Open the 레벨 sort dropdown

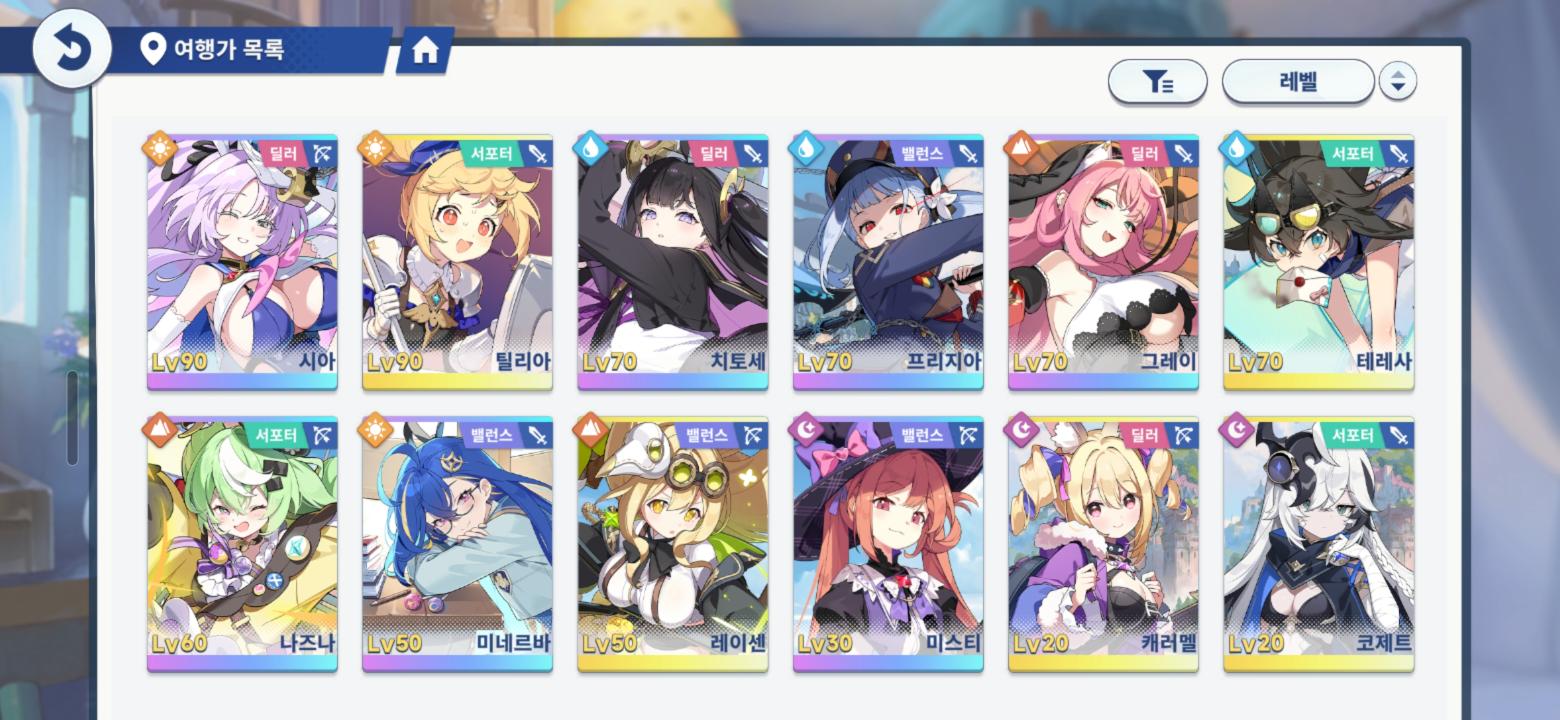(1297, 82)
